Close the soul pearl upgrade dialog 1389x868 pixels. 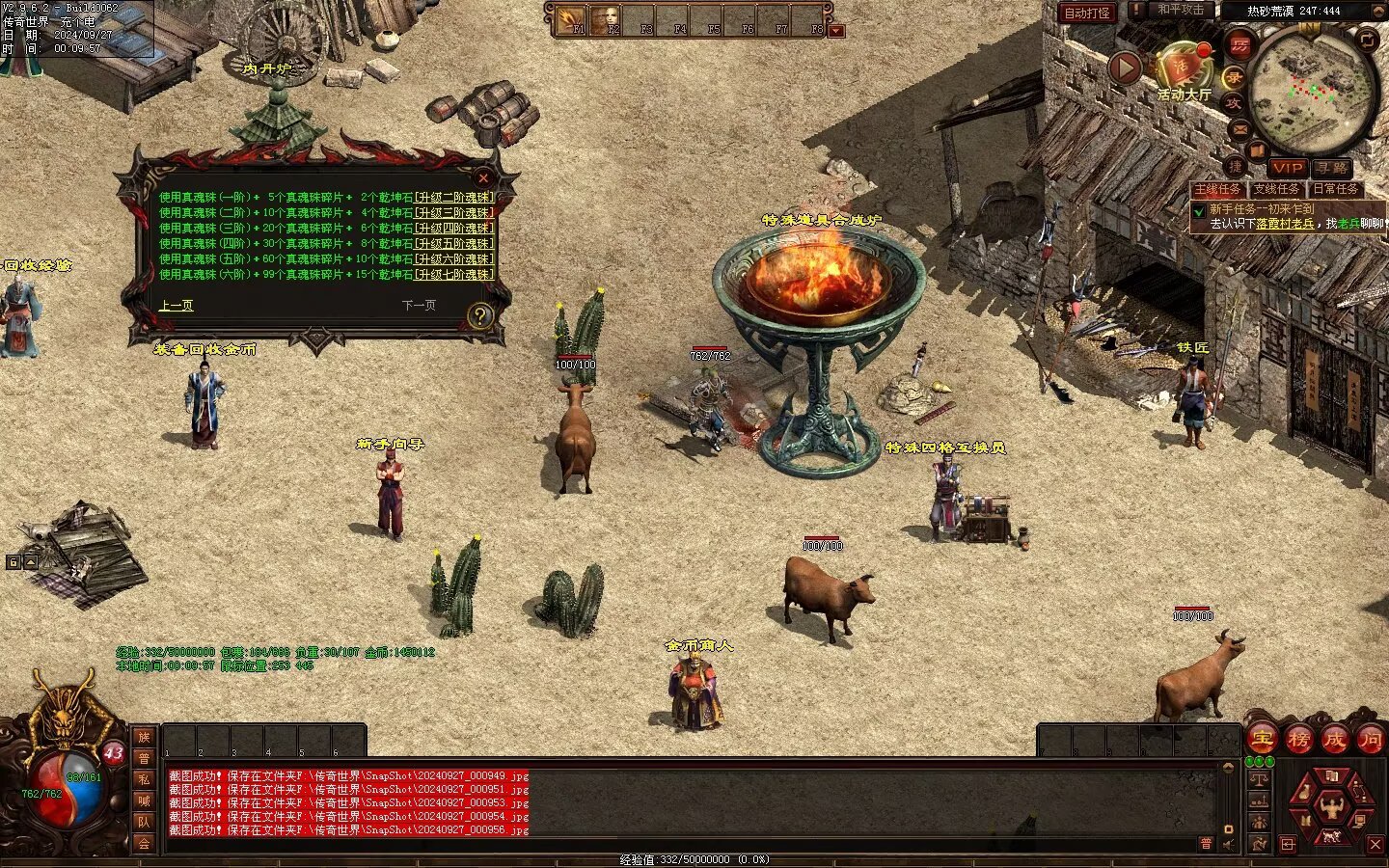coord(483,177)
